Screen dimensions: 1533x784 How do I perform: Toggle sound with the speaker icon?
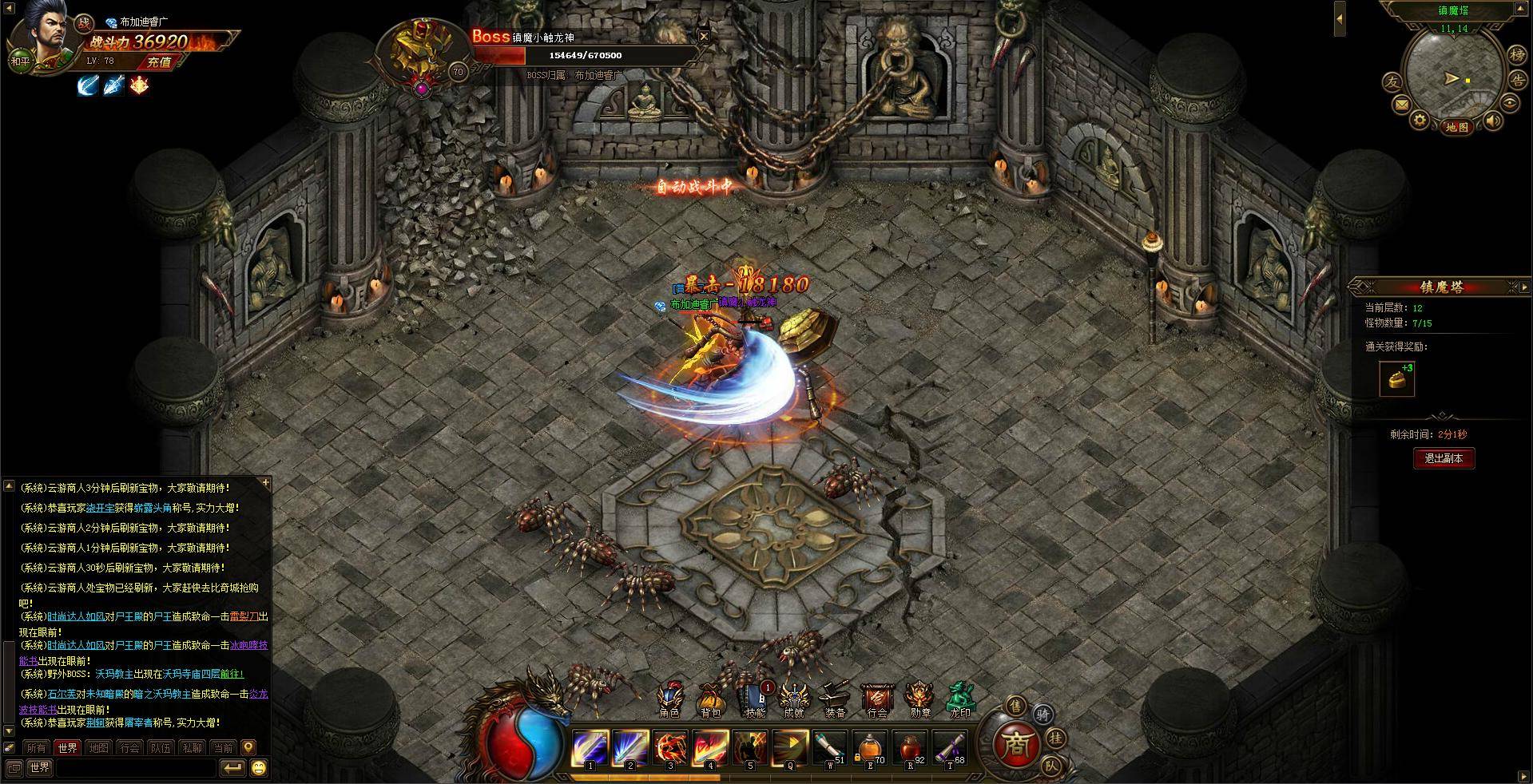tap(1491, 121)
